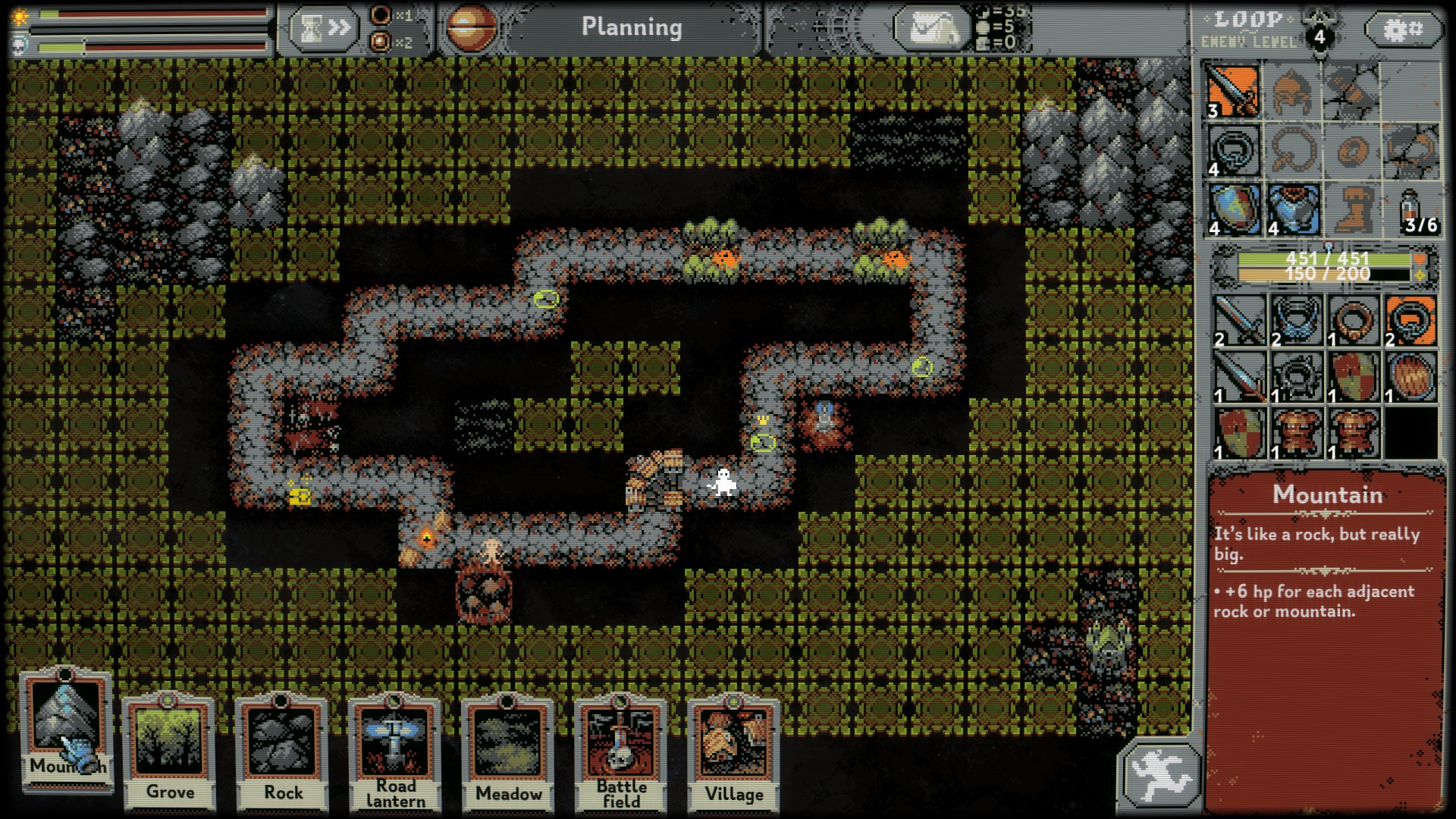1456x819 pixels.
Task: Select the Mountain card in hand
Action: (66, 728)
